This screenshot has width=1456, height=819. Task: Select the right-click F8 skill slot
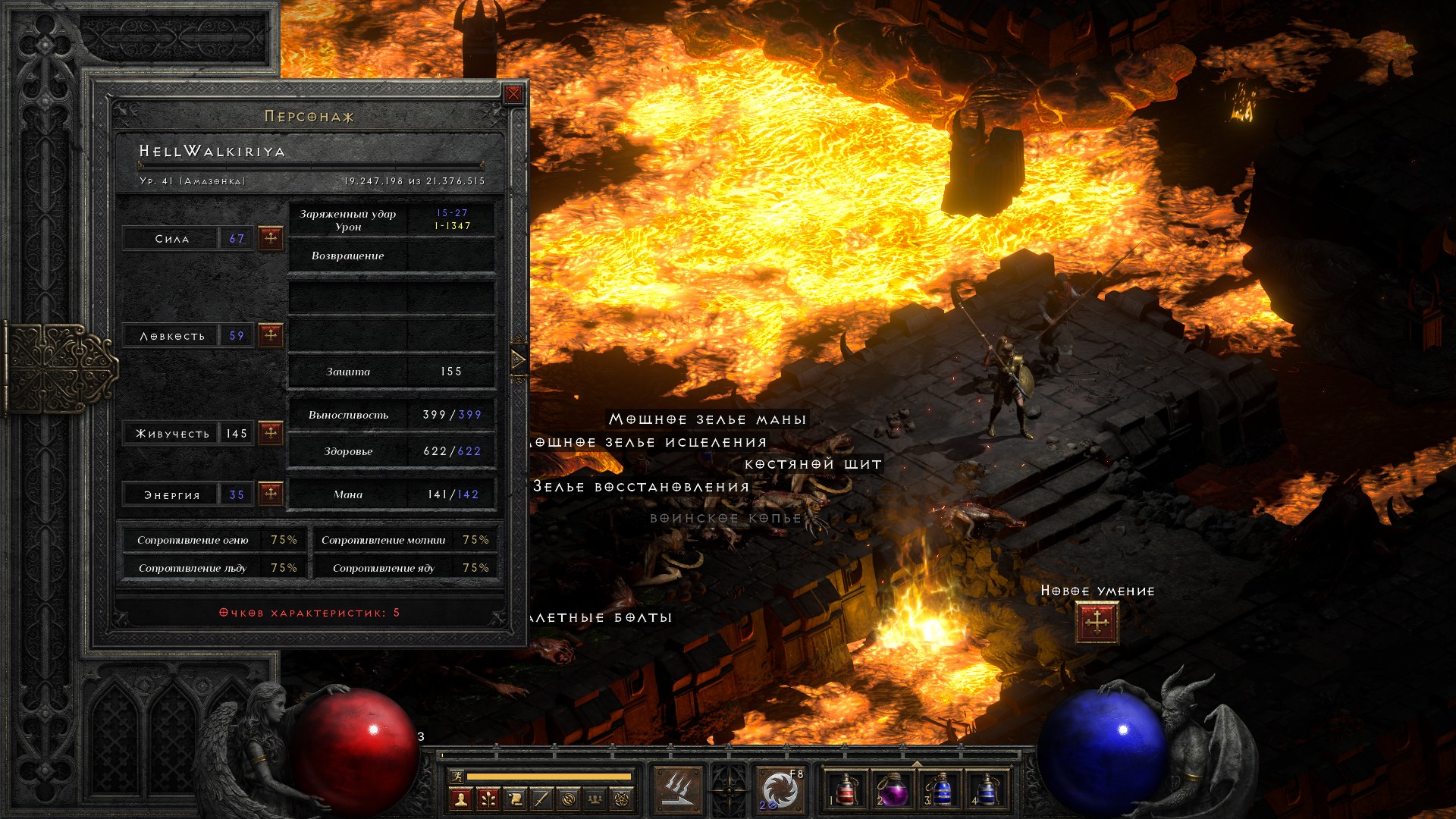(780, 790)
